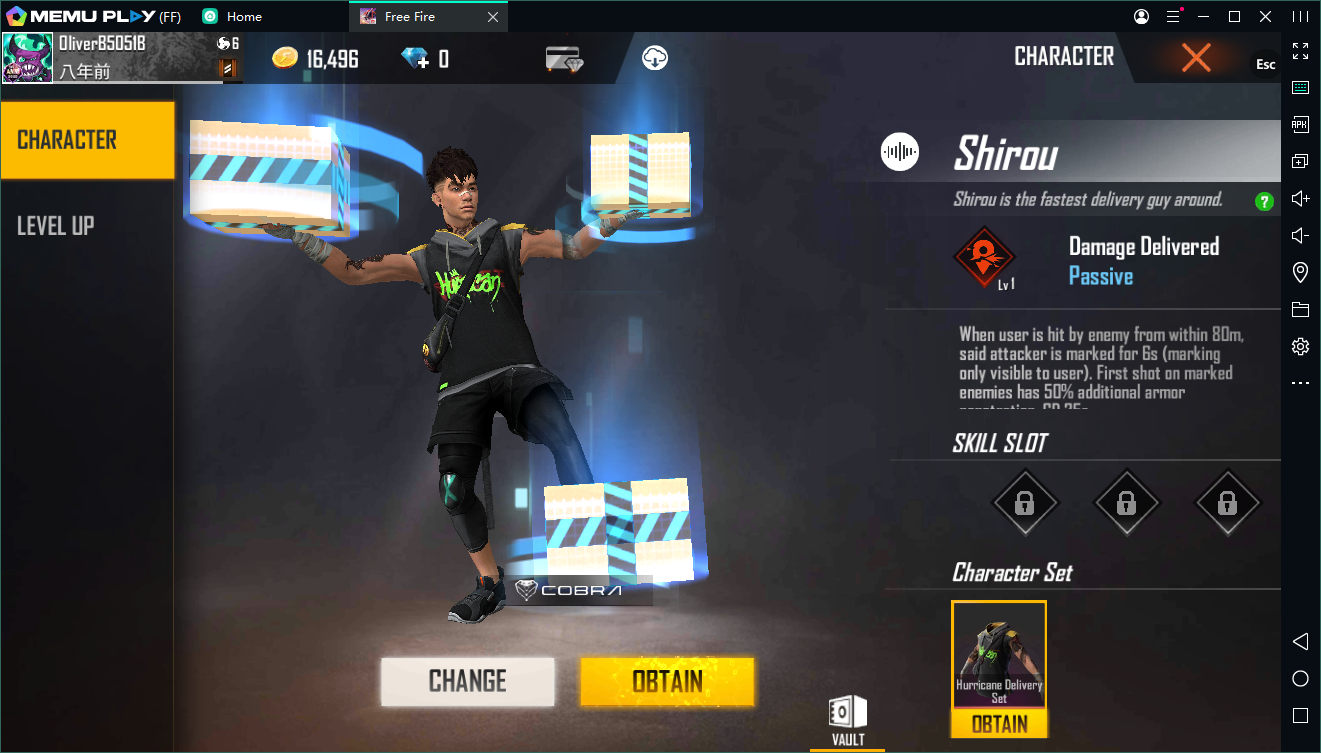Switch to the CHARACTER tab
Viewport: 1321px width, 753px height.
(87, 140)
